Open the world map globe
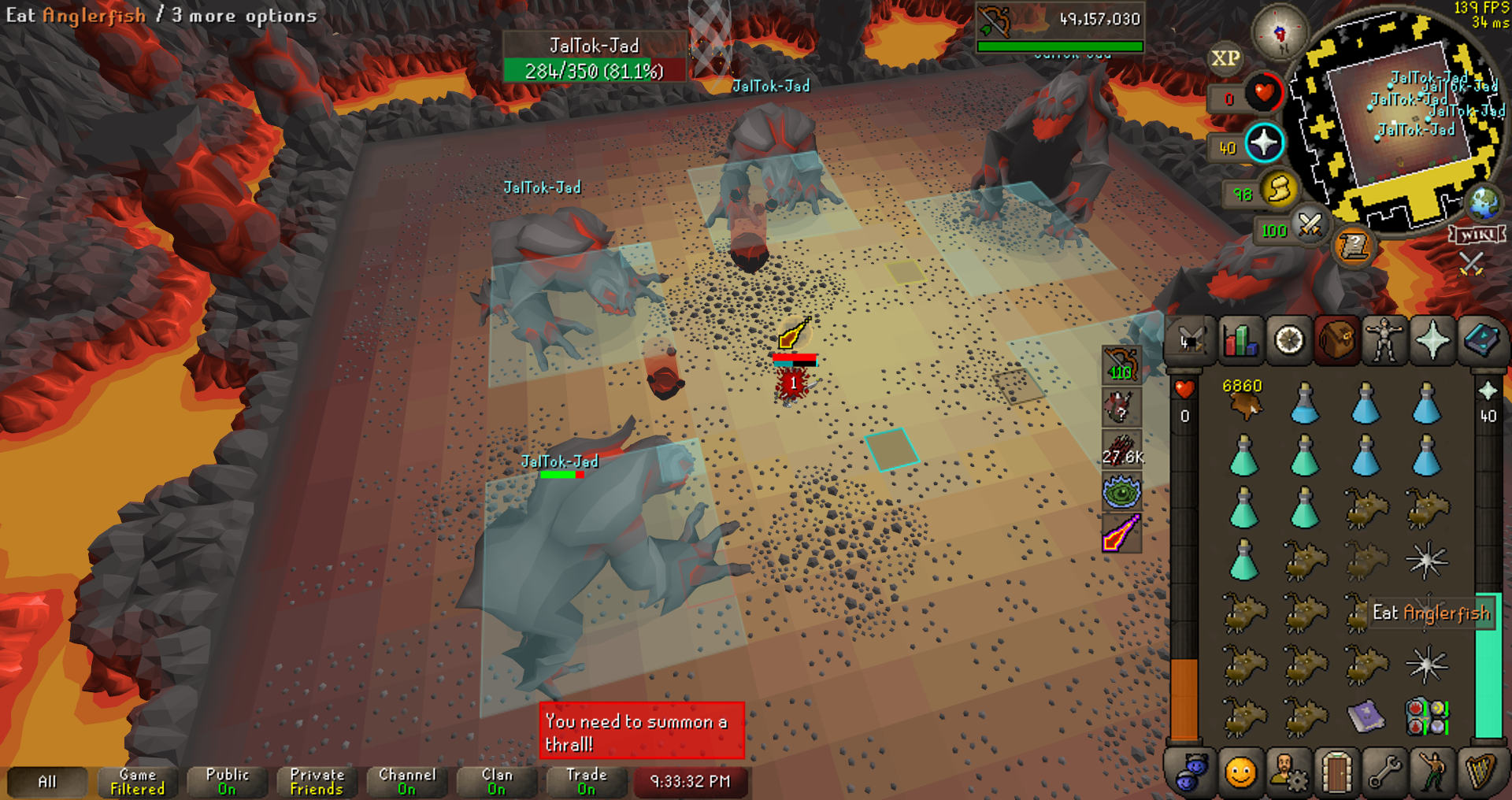This screenshot has width=1512, height=800. [1484, 203]
